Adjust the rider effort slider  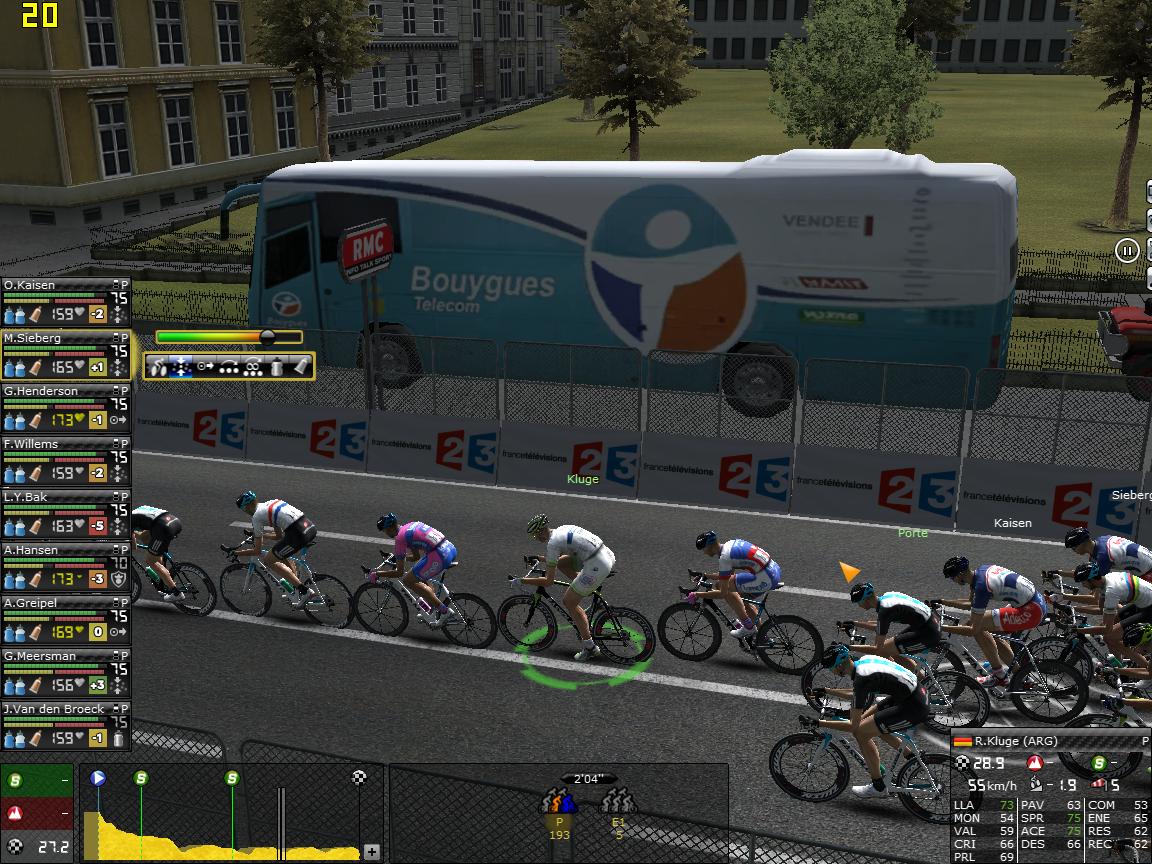coord(267,337)
